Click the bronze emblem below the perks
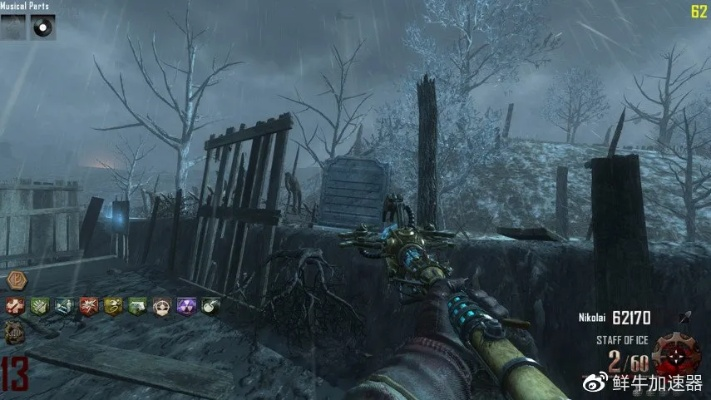The image size is (711, 400). 15,332
